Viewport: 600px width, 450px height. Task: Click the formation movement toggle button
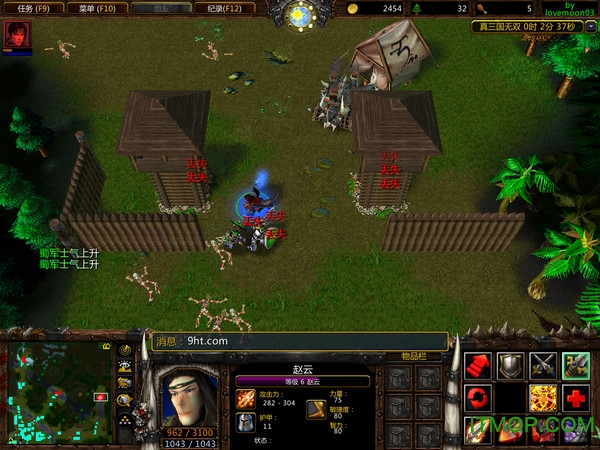coord(126,421)
